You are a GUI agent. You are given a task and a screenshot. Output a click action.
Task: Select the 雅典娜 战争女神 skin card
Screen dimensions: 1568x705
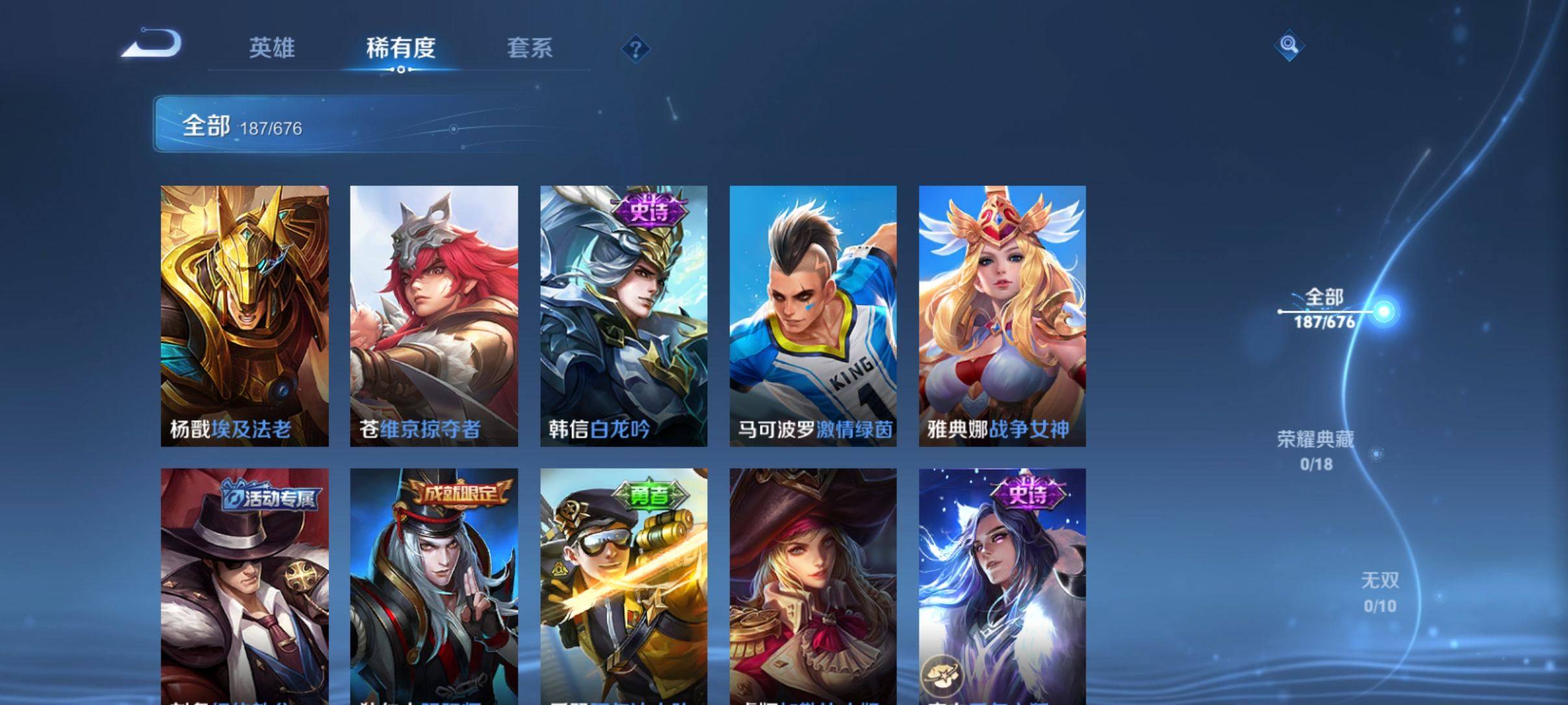point(1002,315)
